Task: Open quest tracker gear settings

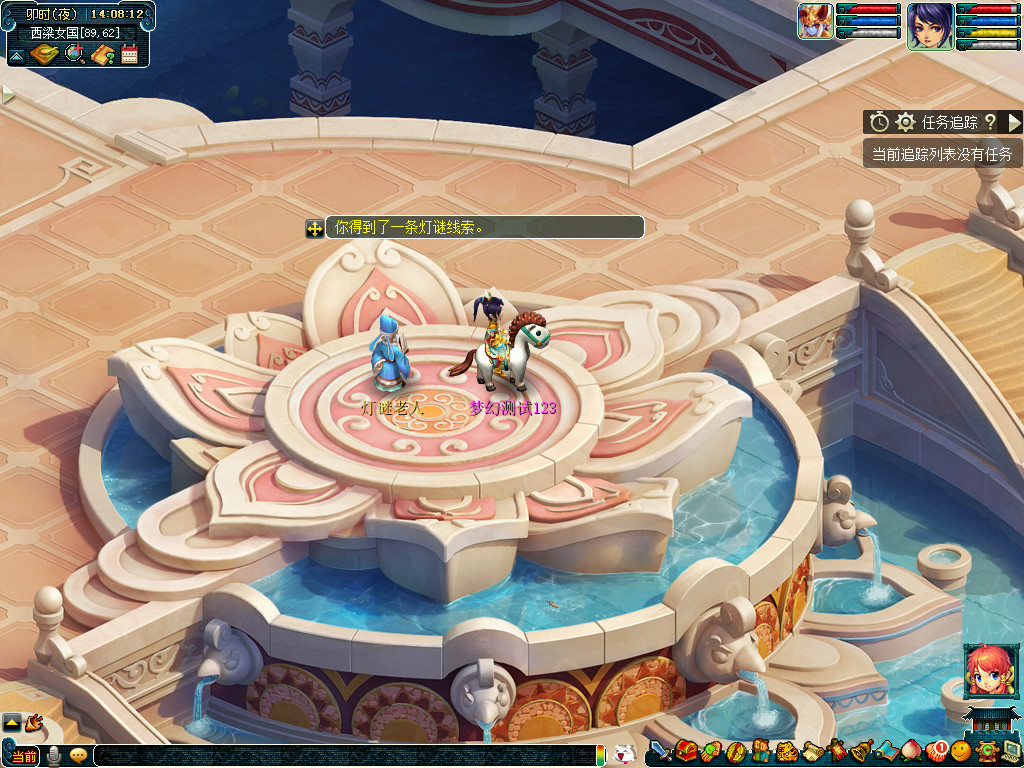Action: tap(906, 122)
